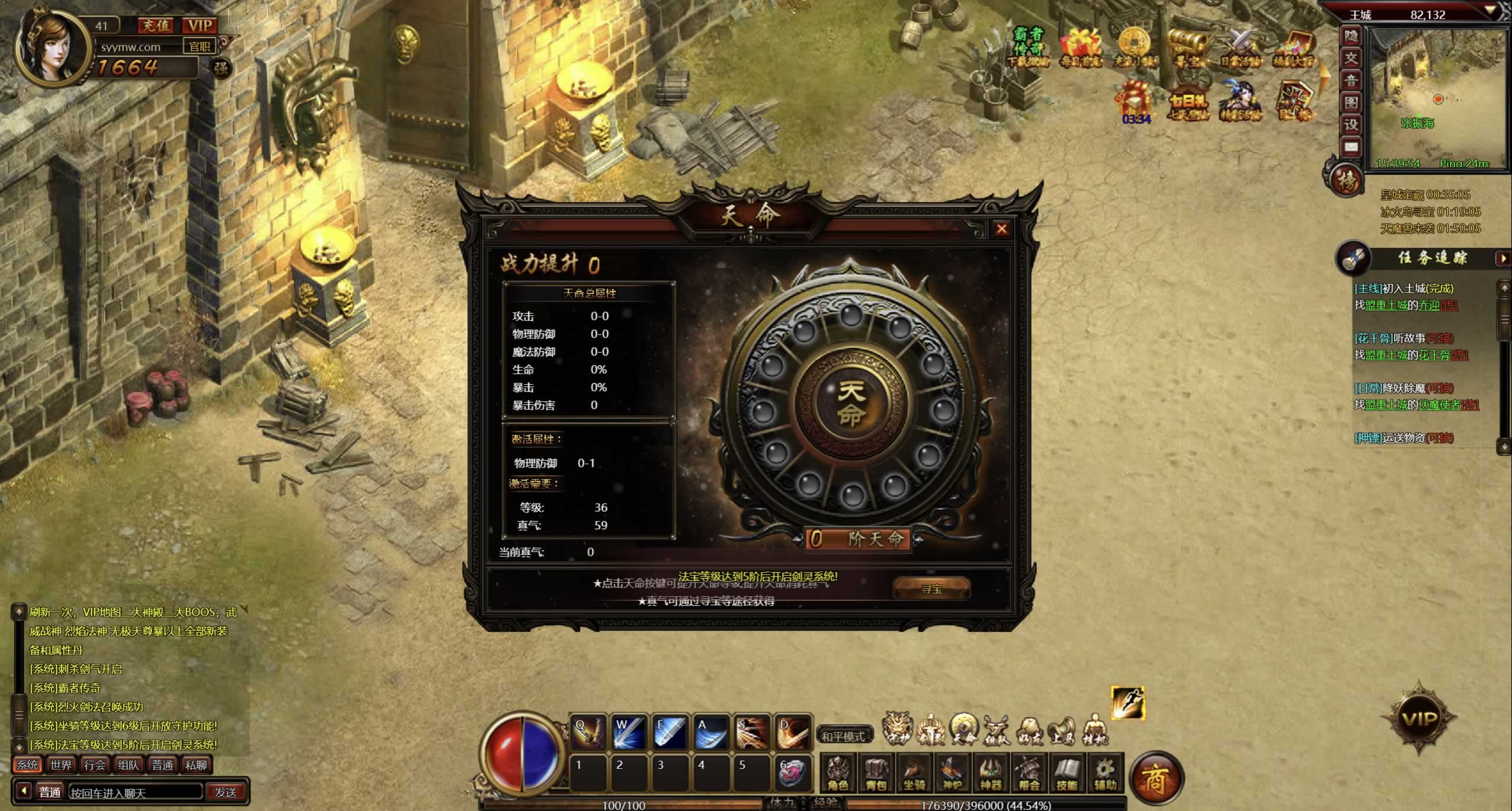Open the 背包 bag inventory
The width and height of the screenshot is (1512, 811).
pos(876,772)
